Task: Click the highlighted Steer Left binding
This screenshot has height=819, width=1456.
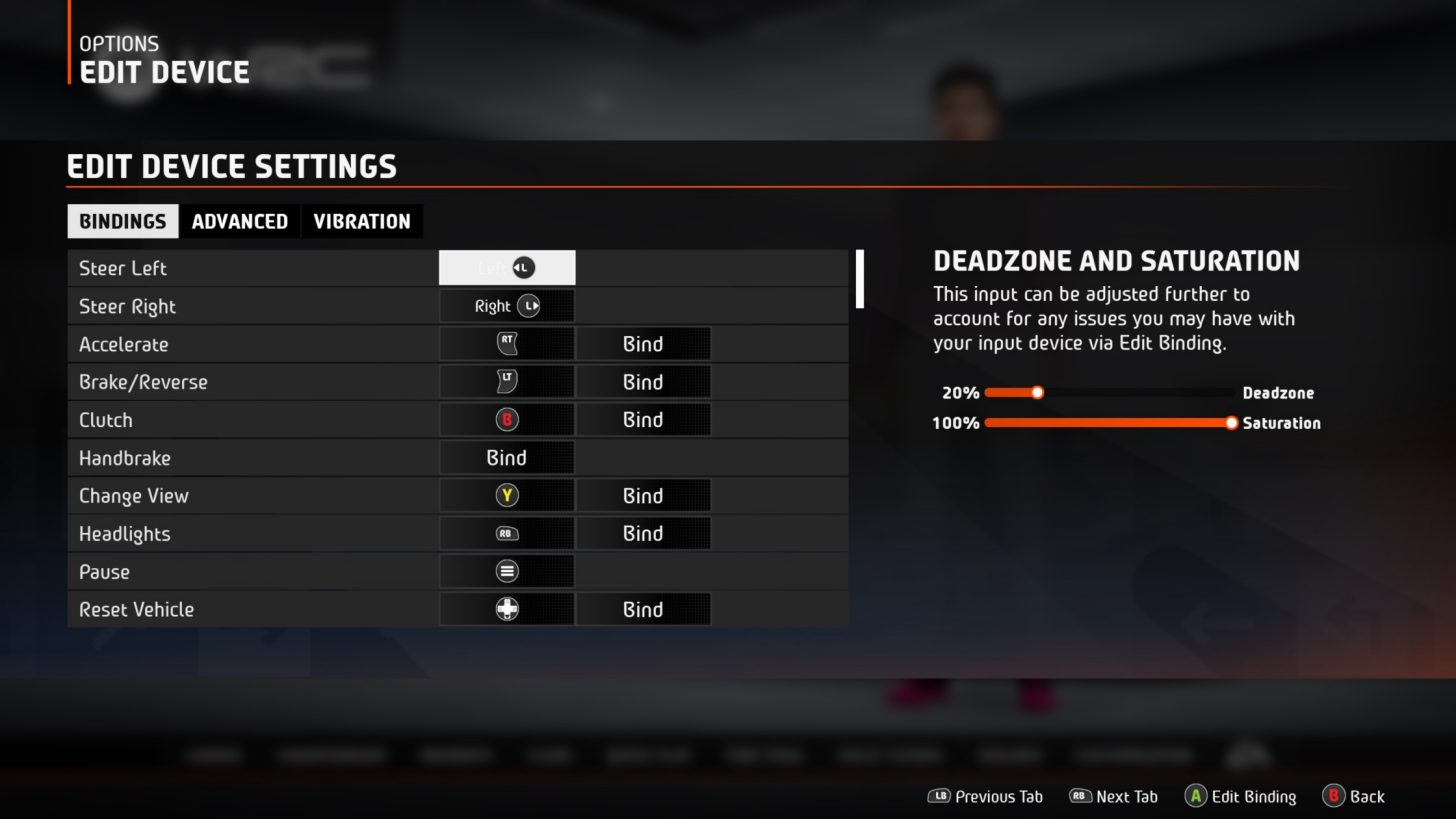Action: pyautogui.click(x=506, y=267)
